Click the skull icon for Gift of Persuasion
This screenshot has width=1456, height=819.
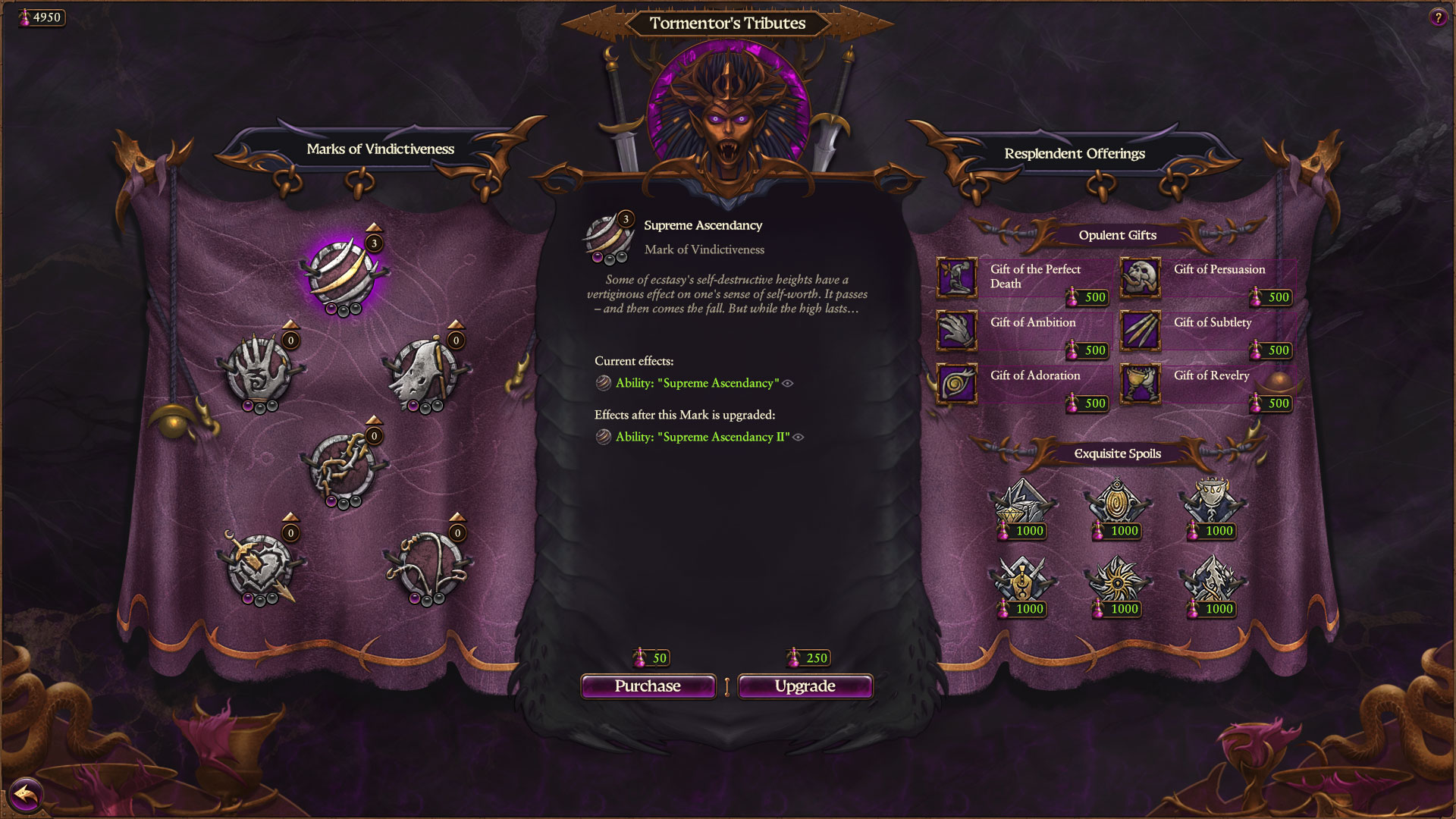[x=1141, y=278]
